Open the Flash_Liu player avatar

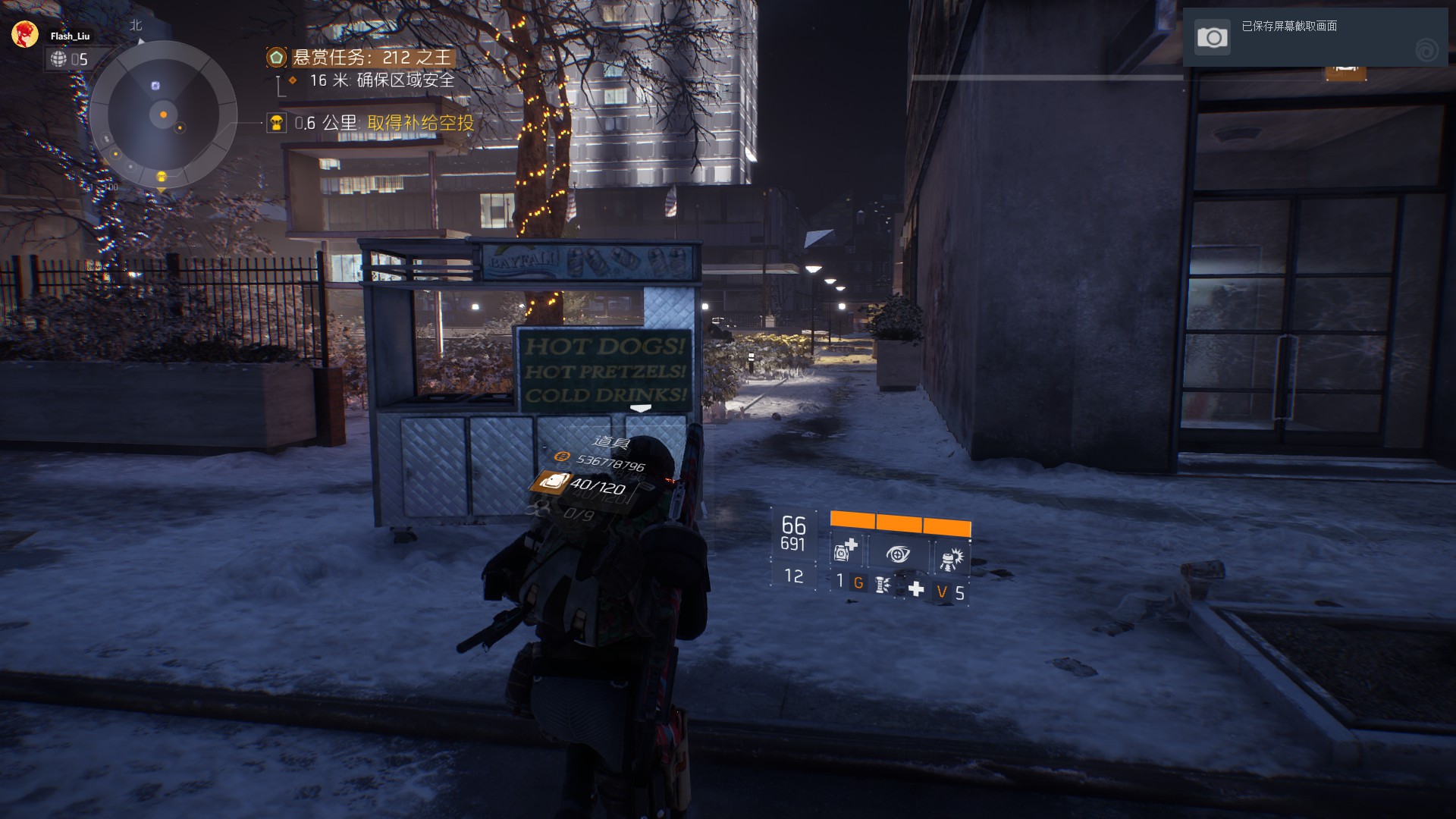click(x=25, y=35)
